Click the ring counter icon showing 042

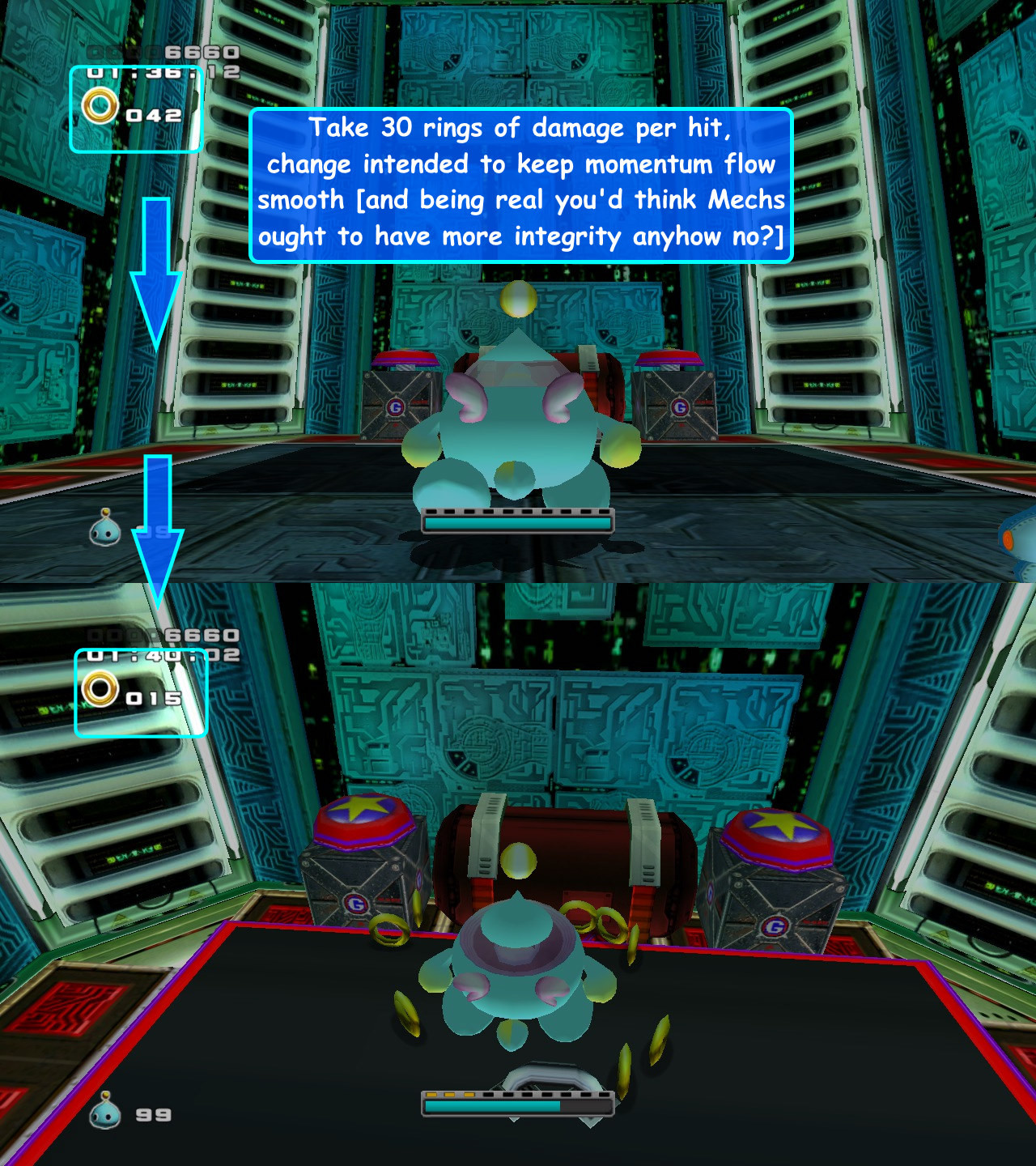pos(99,108)
